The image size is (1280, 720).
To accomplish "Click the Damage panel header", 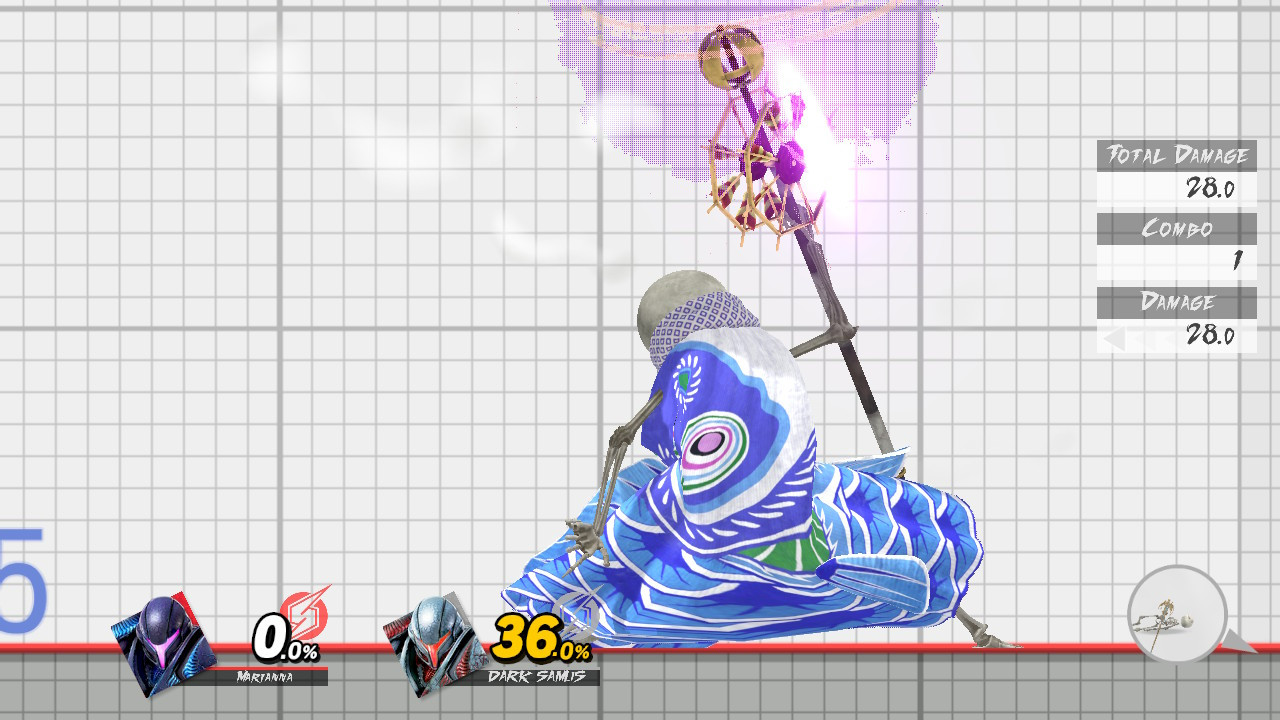I will 1176,302.
